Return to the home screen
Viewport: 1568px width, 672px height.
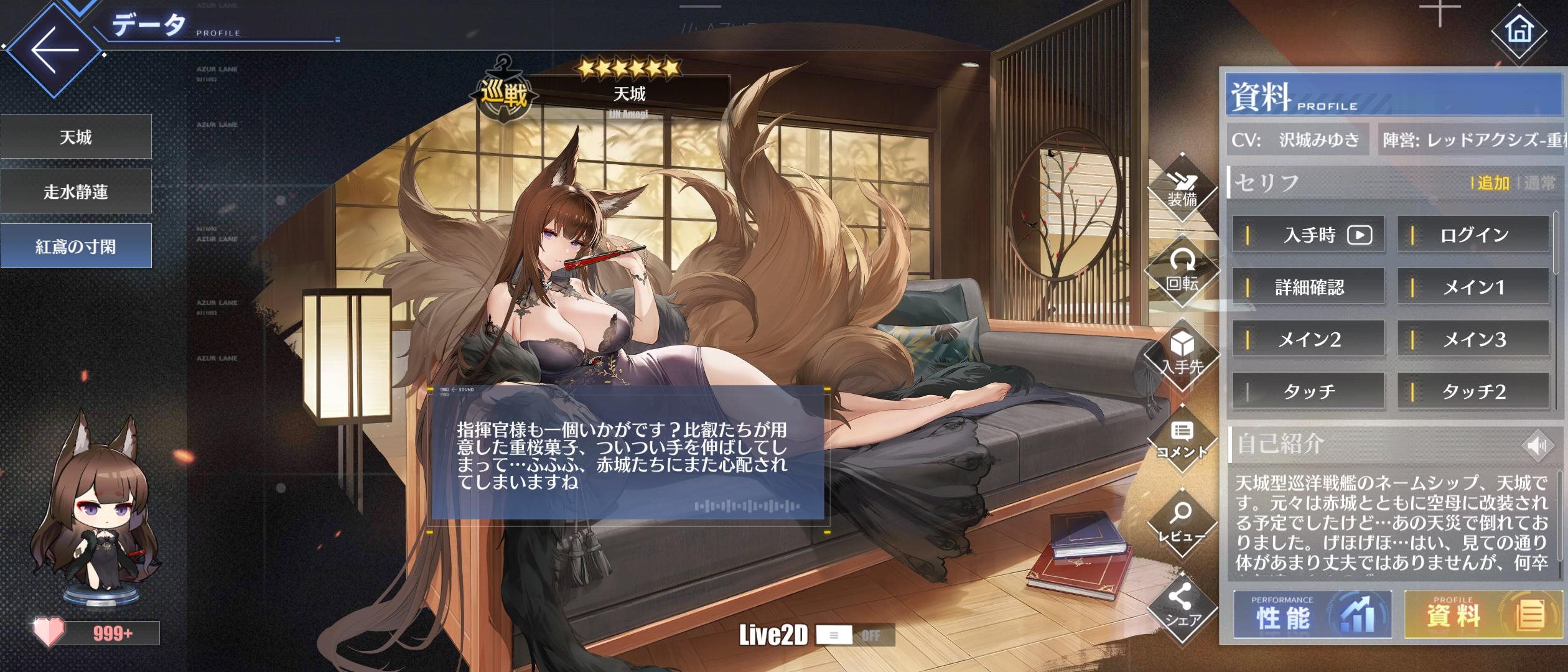click(1519, 30)
